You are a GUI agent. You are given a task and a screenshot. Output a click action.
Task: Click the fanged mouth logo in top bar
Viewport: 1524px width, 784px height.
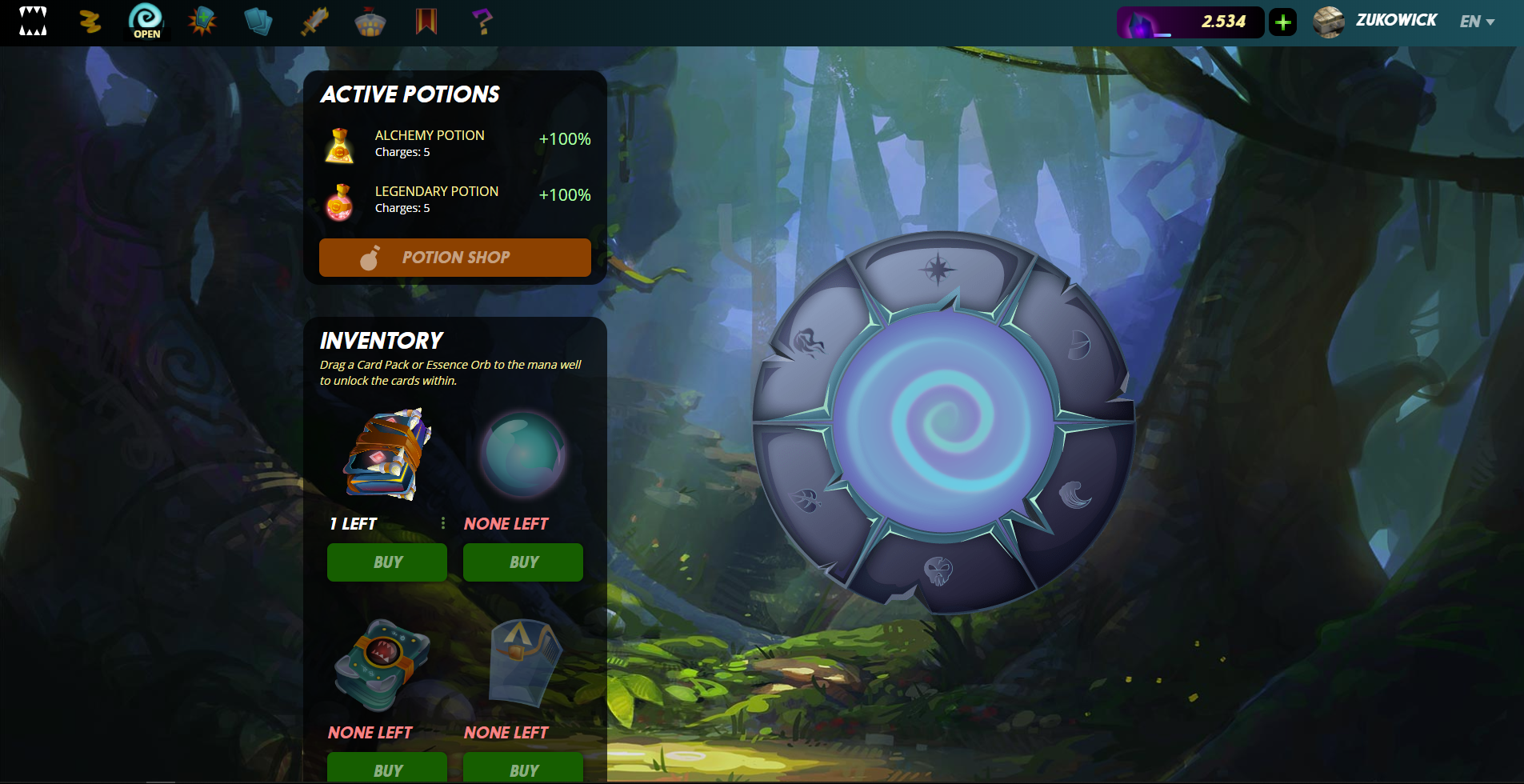click(x=33, y=21)
